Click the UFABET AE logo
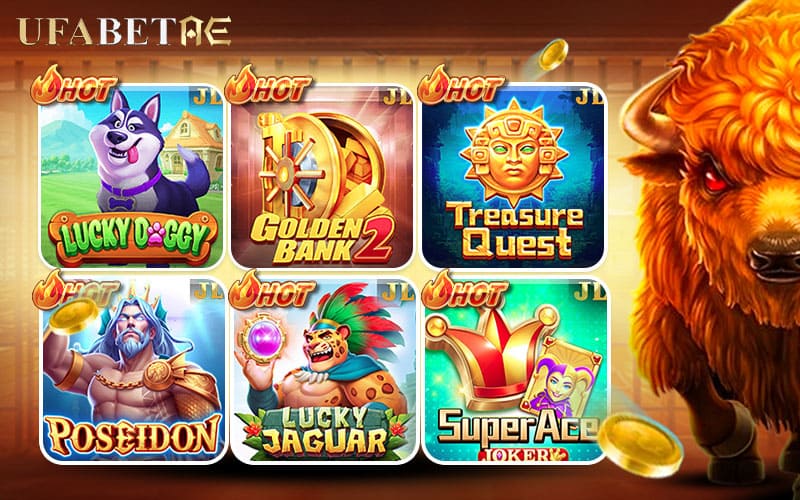 click(124, 31)
